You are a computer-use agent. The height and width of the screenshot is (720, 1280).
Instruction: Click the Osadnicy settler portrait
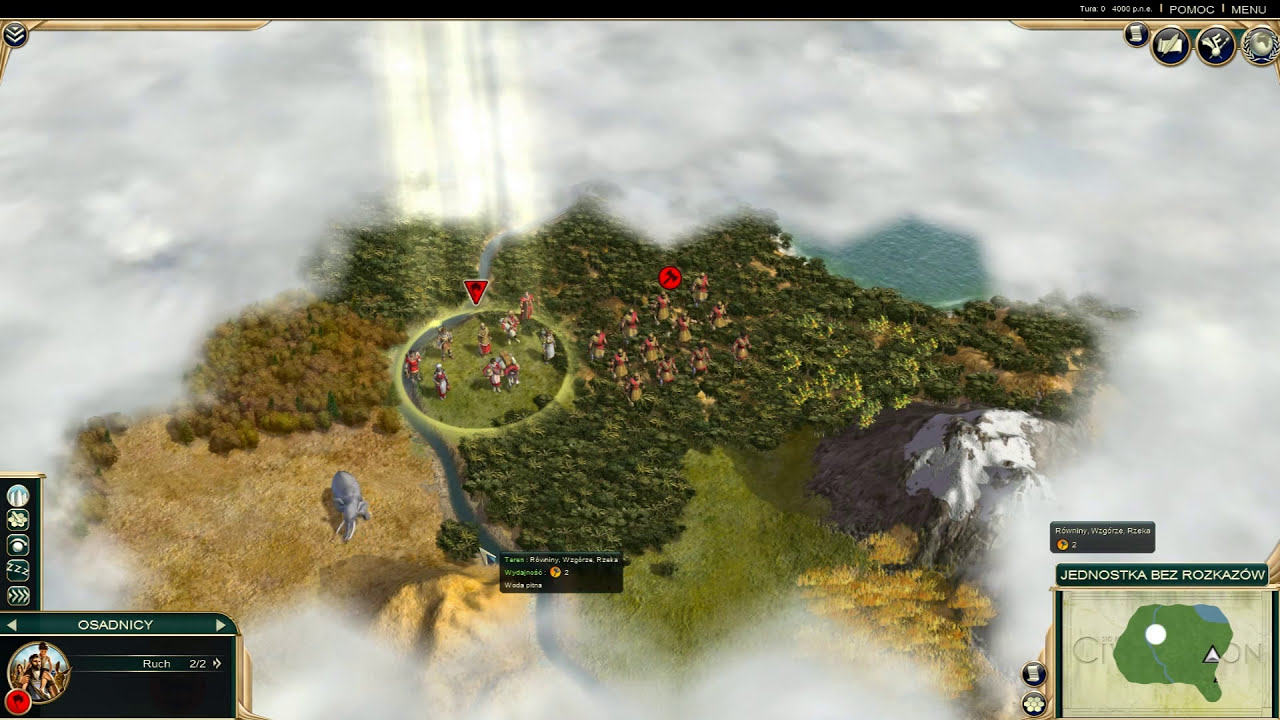point(38,670)
